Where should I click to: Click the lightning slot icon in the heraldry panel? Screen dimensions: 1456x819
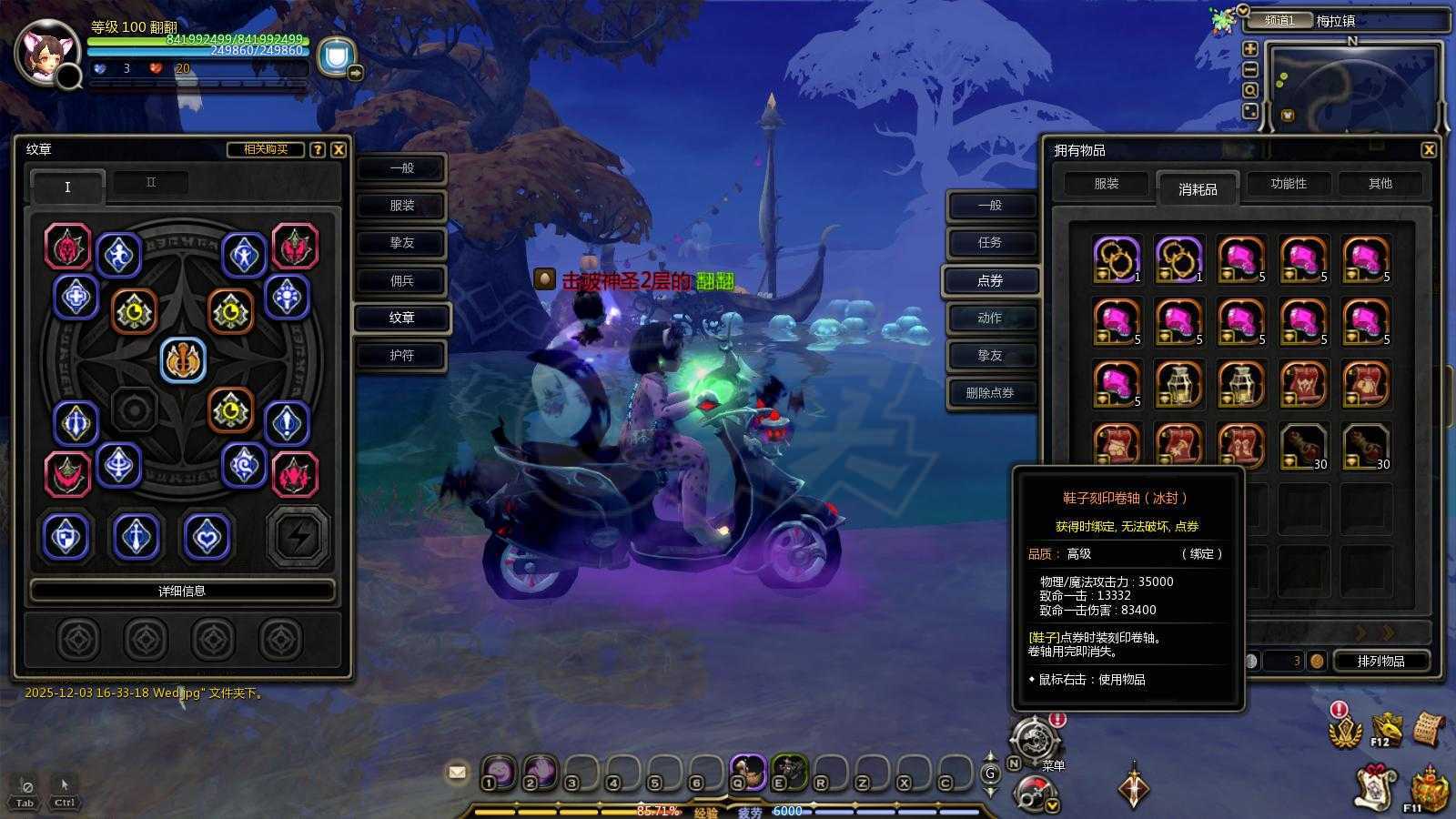pos(296,536)
